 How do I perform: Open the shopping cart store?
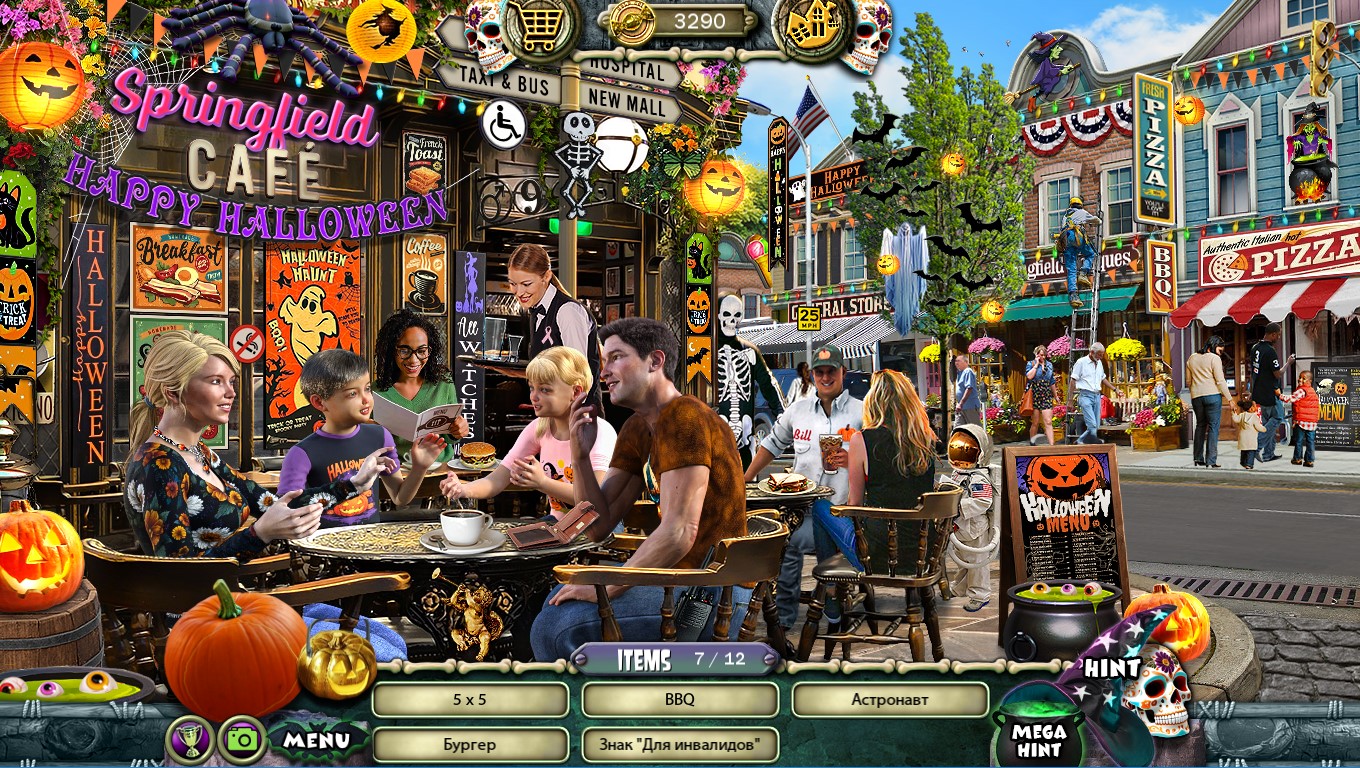(x=541, y=27)
